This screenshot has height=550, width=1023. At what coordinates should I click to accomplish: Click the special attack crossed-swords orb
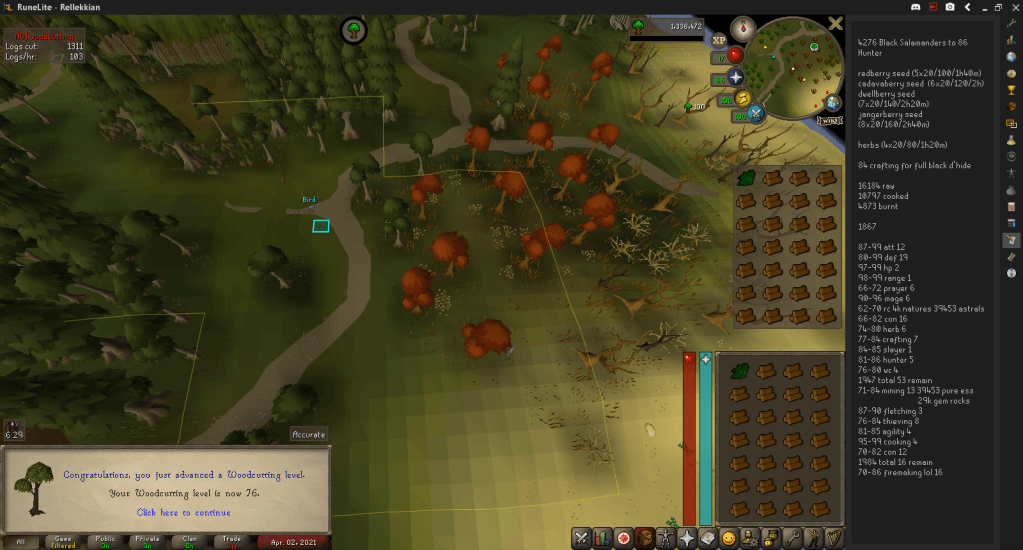click(756, 113)
